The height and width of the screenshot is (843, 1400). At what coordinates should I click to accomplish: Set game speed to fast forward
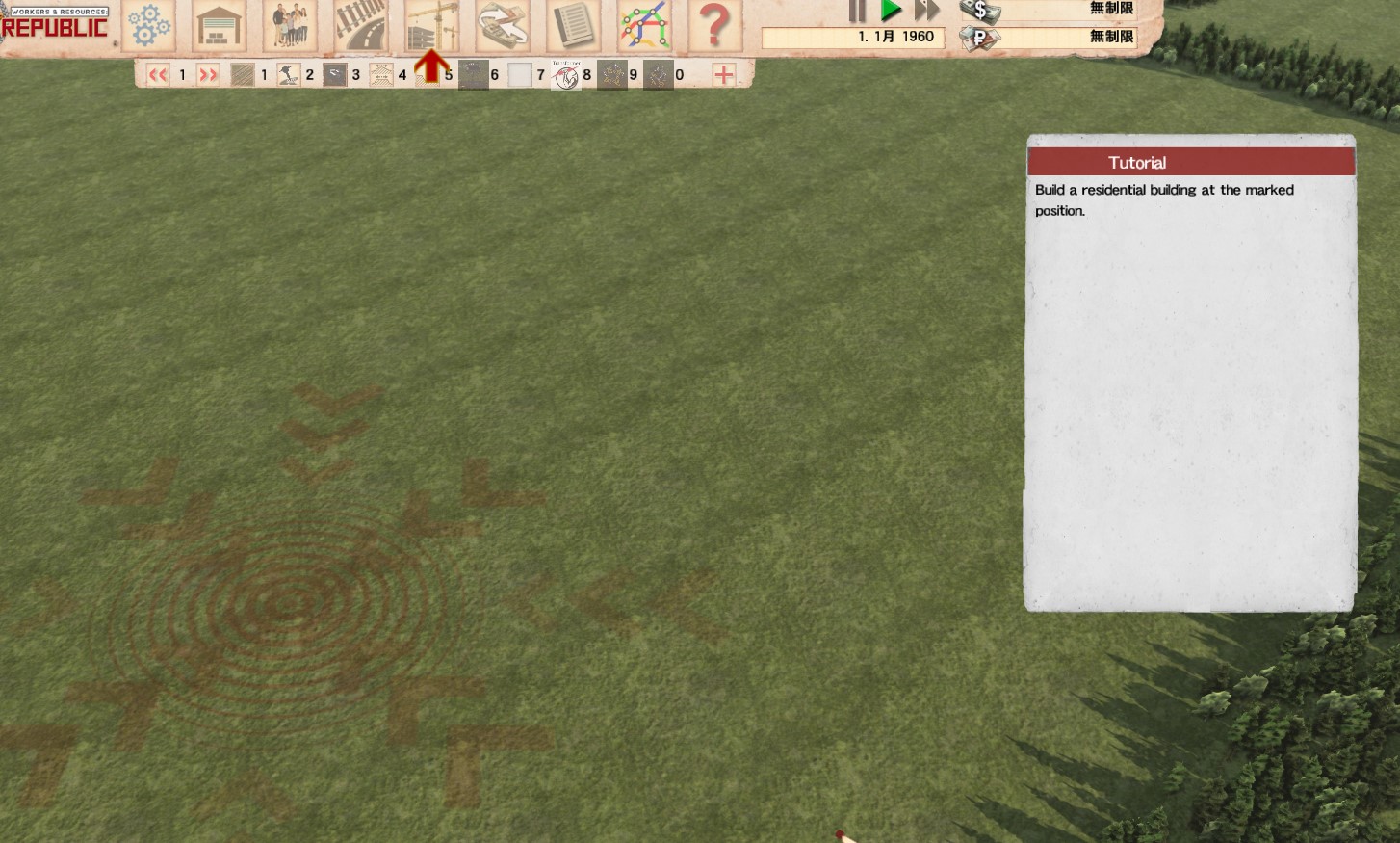[926, 12]
